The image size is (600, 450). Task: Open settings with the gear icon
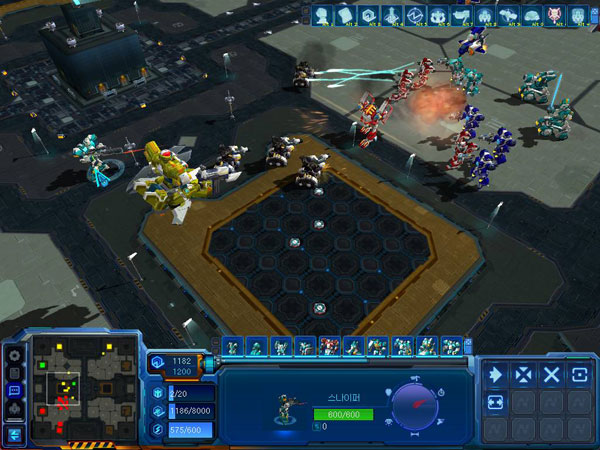click(14, 354)
